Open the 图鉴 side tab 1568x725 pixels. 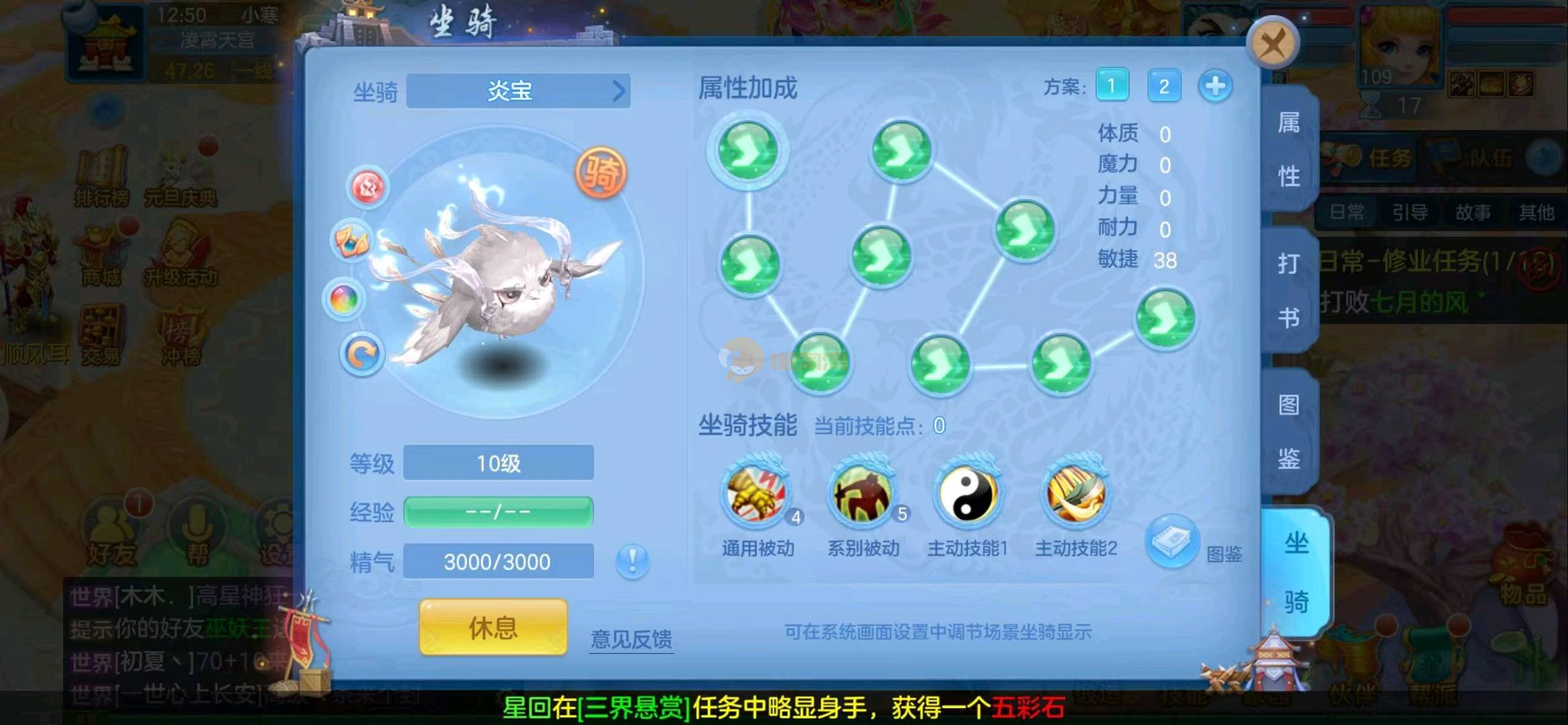tap(1288, 431)
